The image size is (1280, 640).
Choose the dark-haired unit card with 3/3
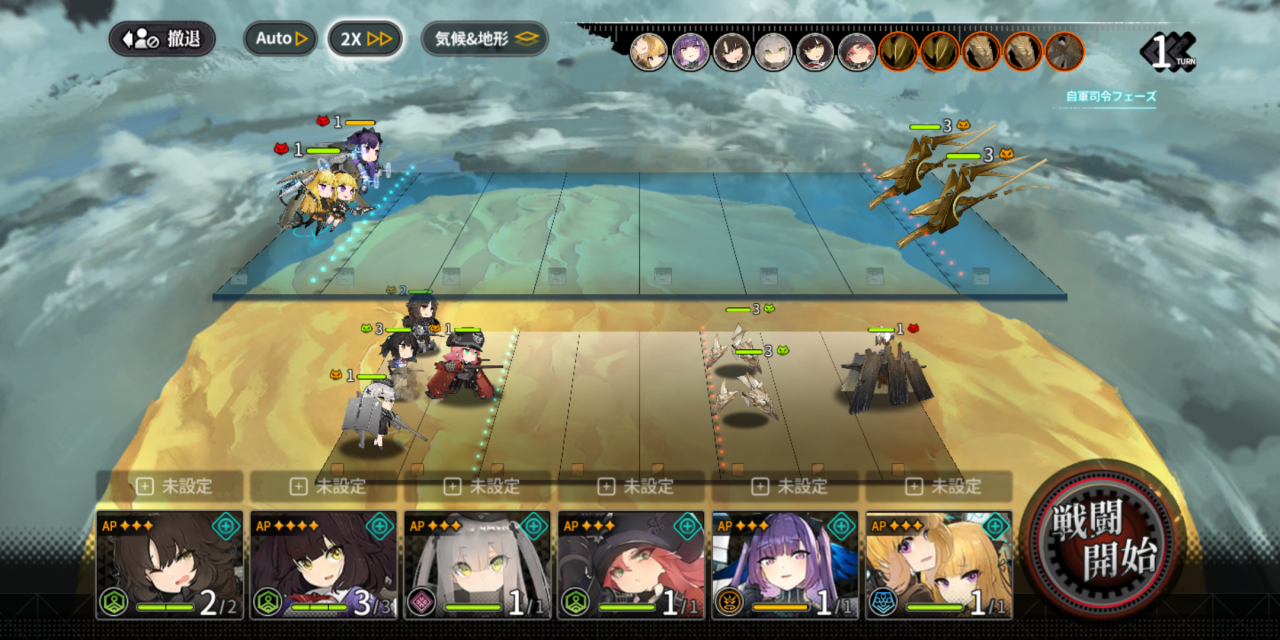pos(323,565)
